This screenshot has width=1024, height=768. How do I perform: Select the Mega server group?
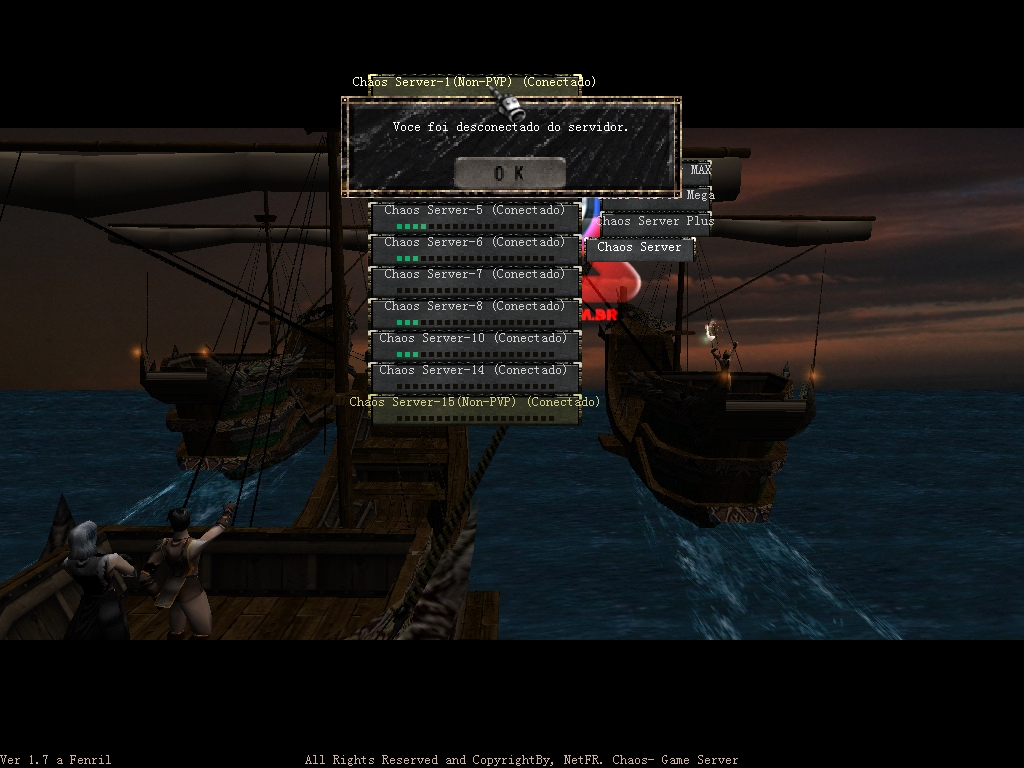699,195
